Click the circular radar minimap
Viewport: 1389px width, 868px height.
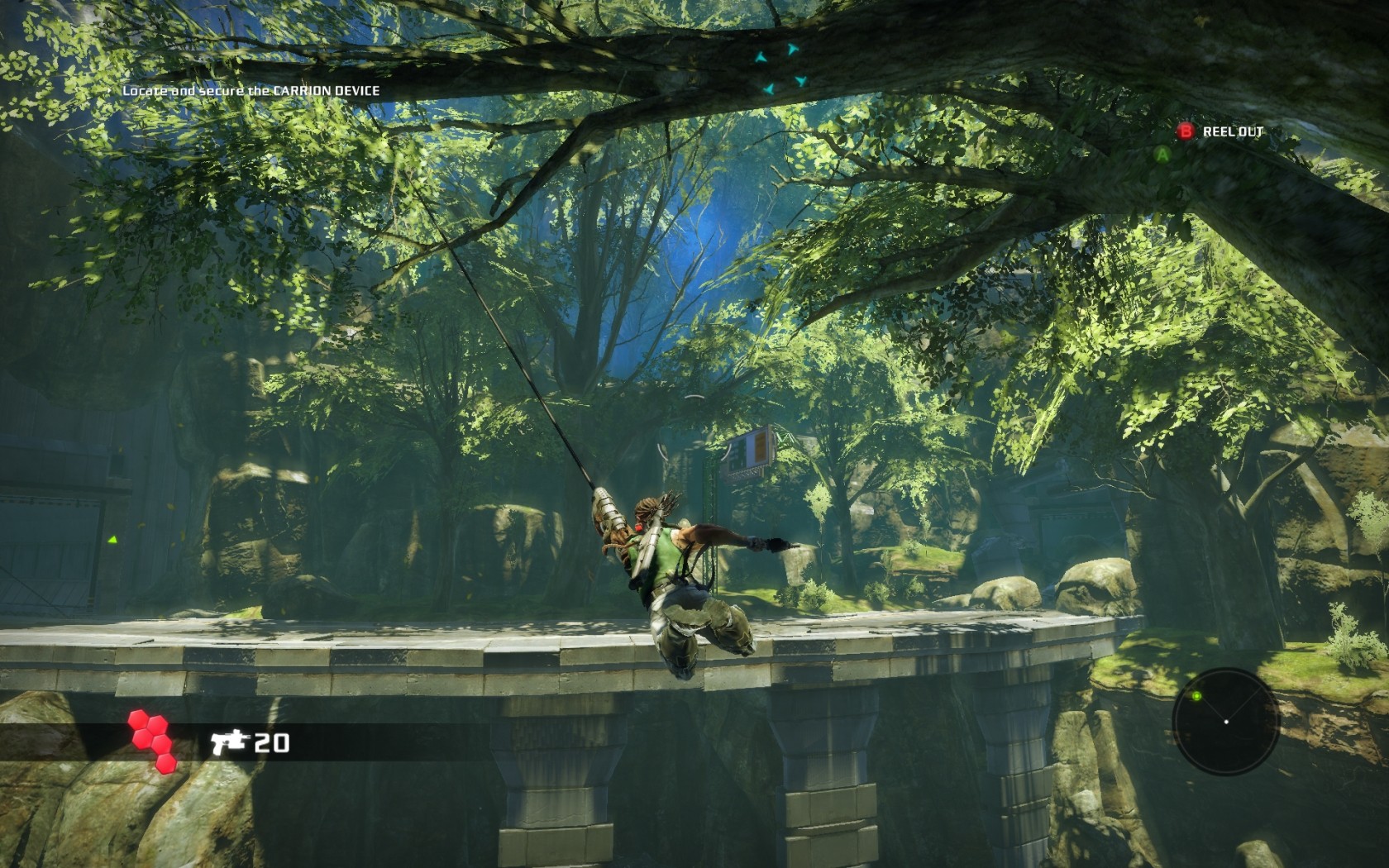(x=1225, y=722)
